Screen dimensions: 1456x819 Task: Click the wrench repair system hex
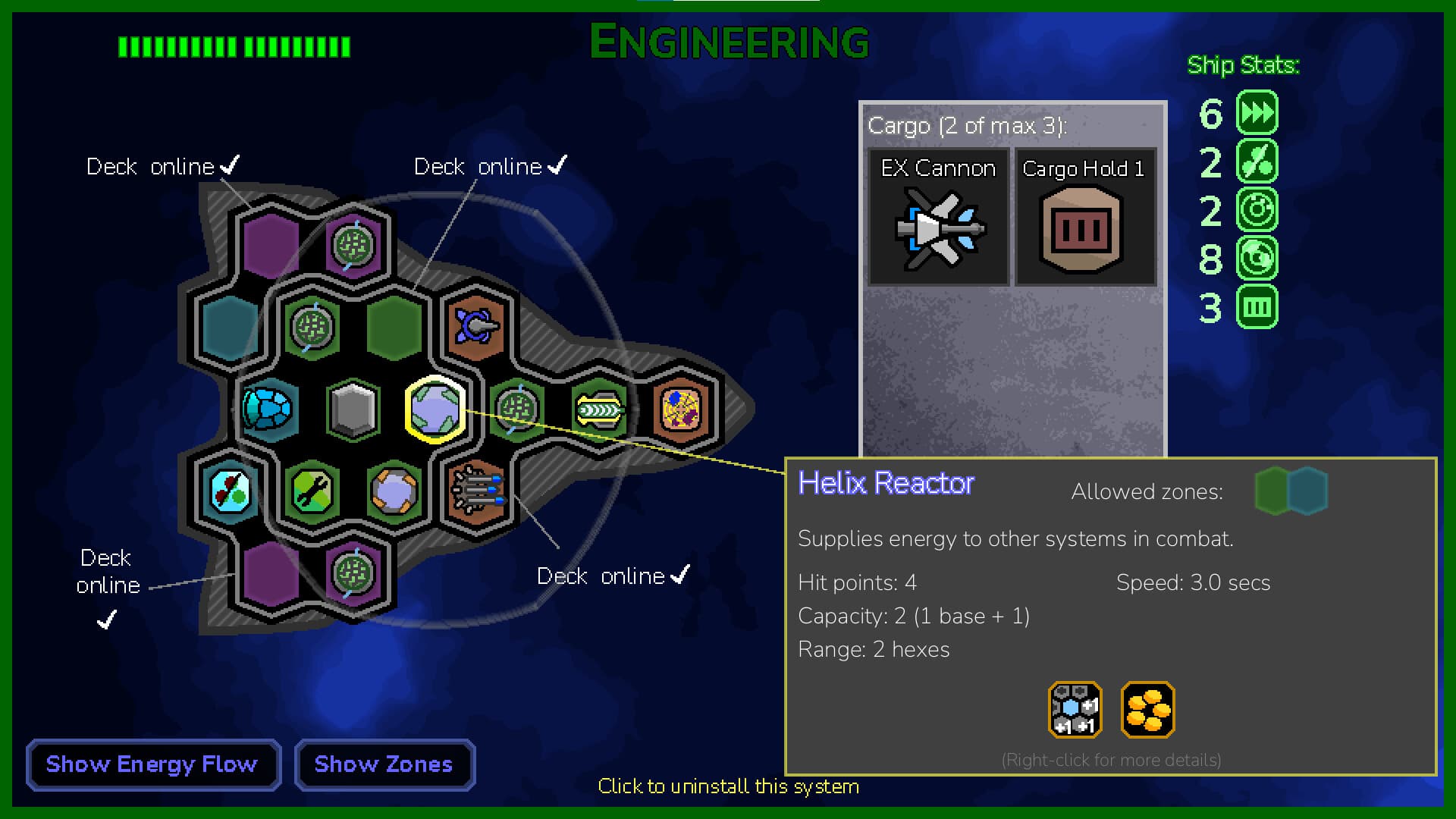[x=313, y=491]
